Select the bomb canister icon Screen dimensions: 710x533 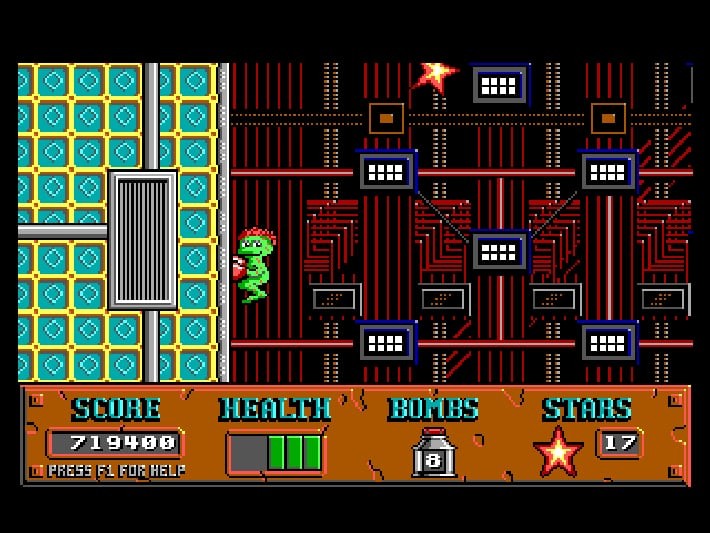point(433,453)
